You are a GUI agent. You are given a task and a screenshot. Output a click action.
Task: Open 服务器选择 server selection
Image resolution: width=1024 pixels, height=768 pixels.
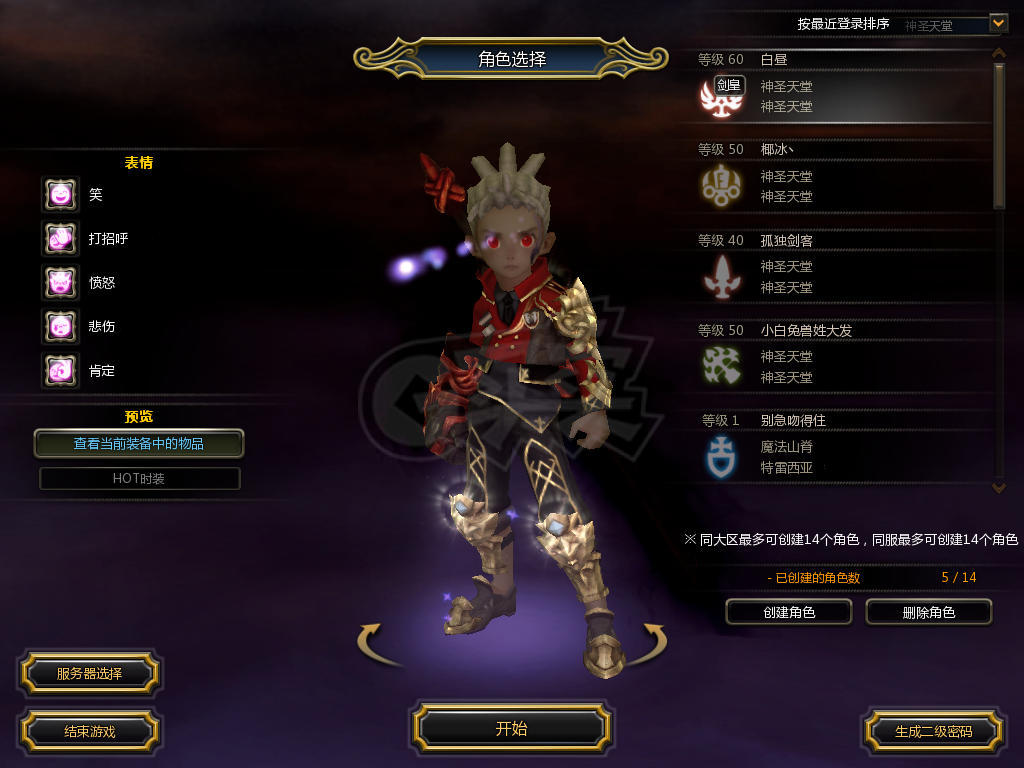[x=89, y=673]
